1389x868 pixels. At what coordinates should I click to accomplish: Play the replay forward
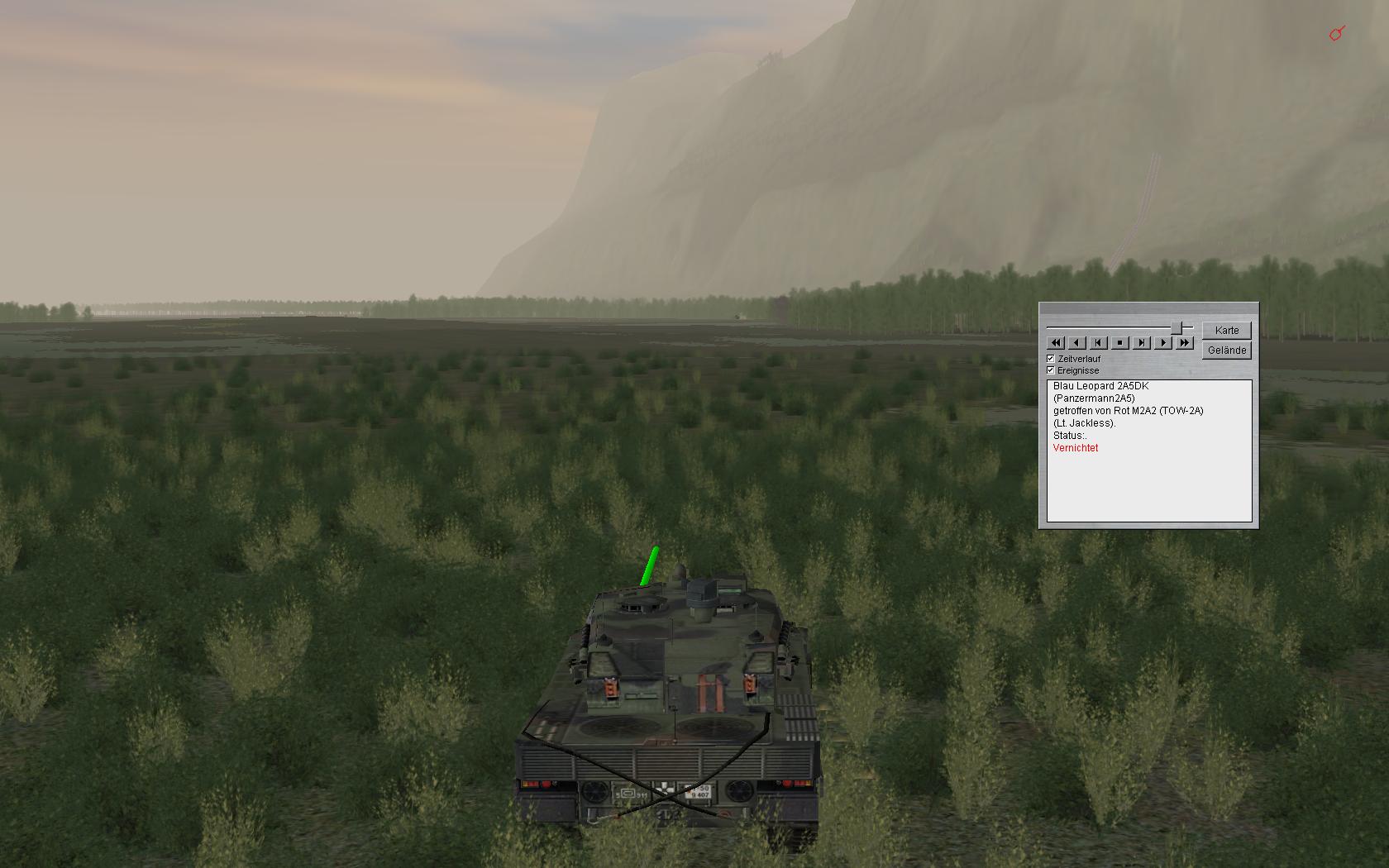point(1163,342)
